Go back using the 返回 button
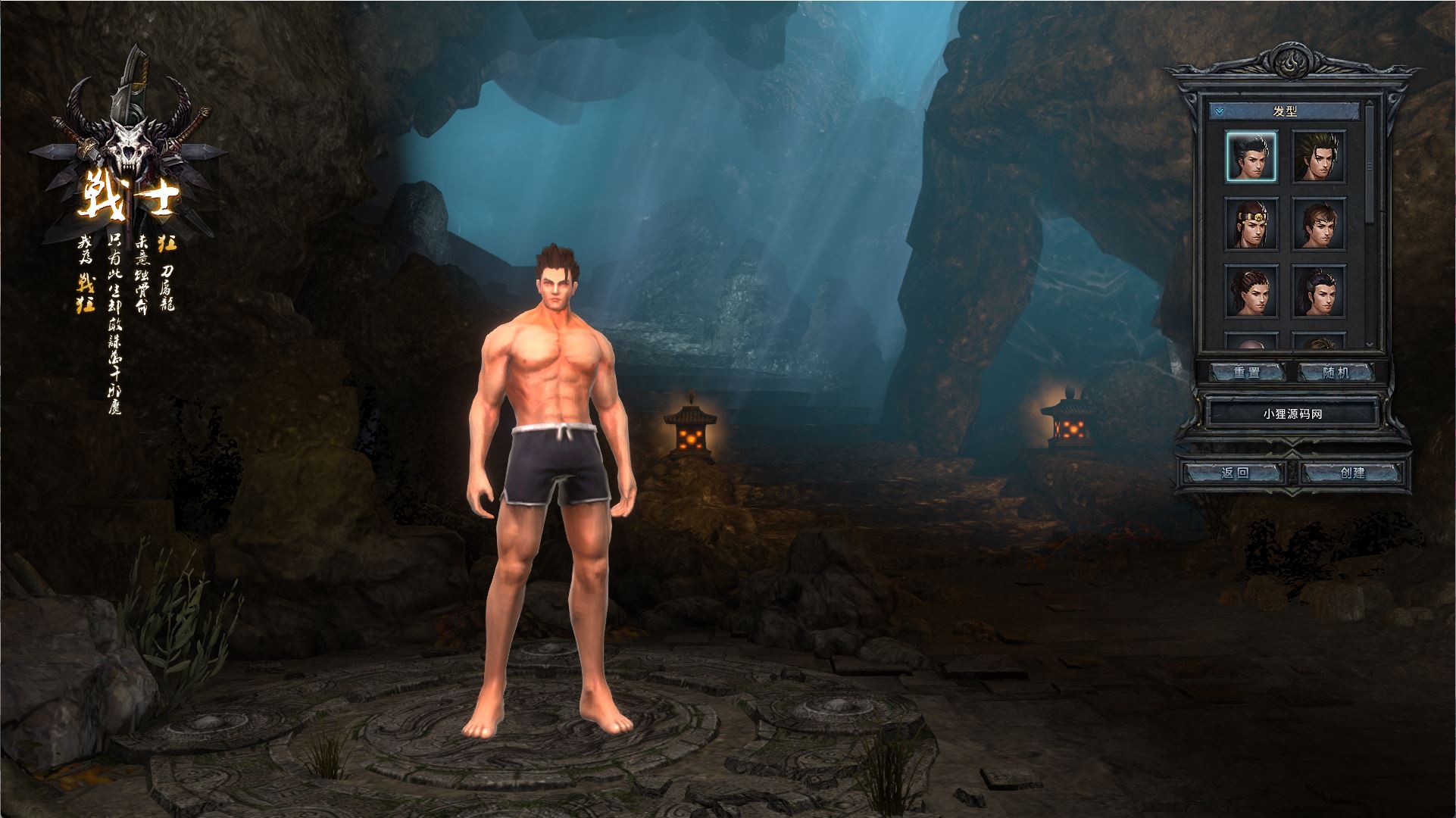The height and width of the screenshot is (818, 1456). point(1235,473)
